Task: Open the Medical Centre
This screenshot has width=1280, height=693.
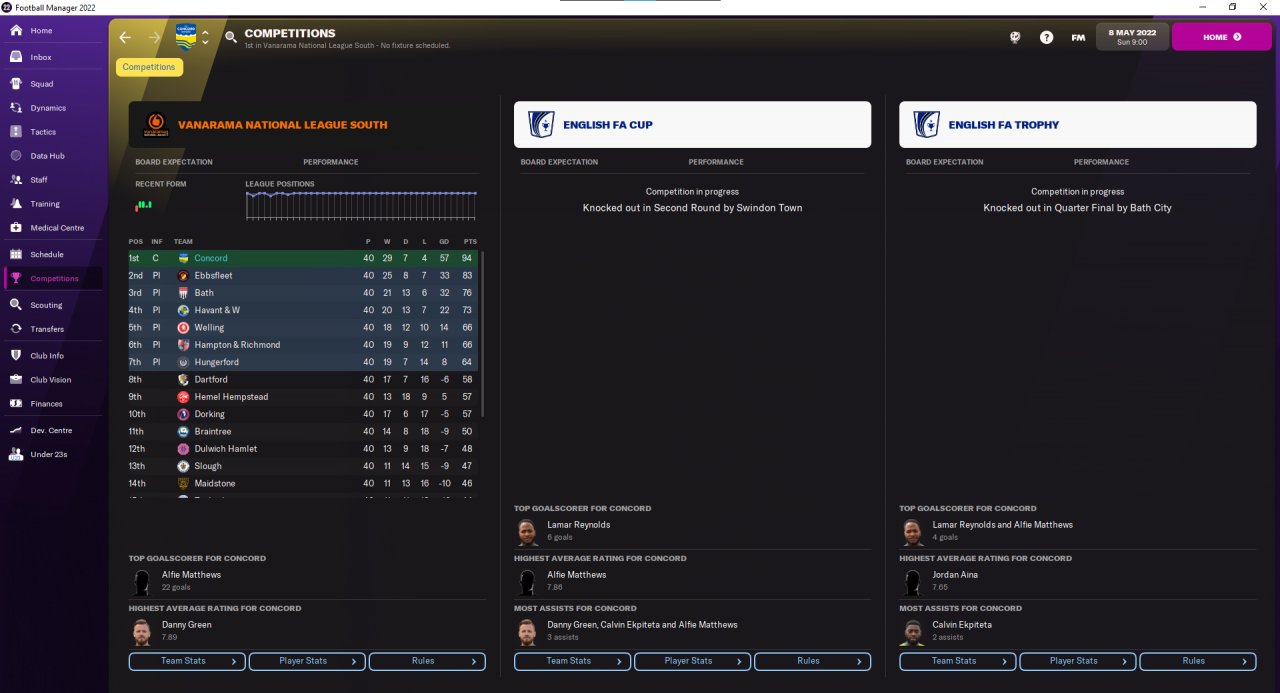Action: point(57,228)
